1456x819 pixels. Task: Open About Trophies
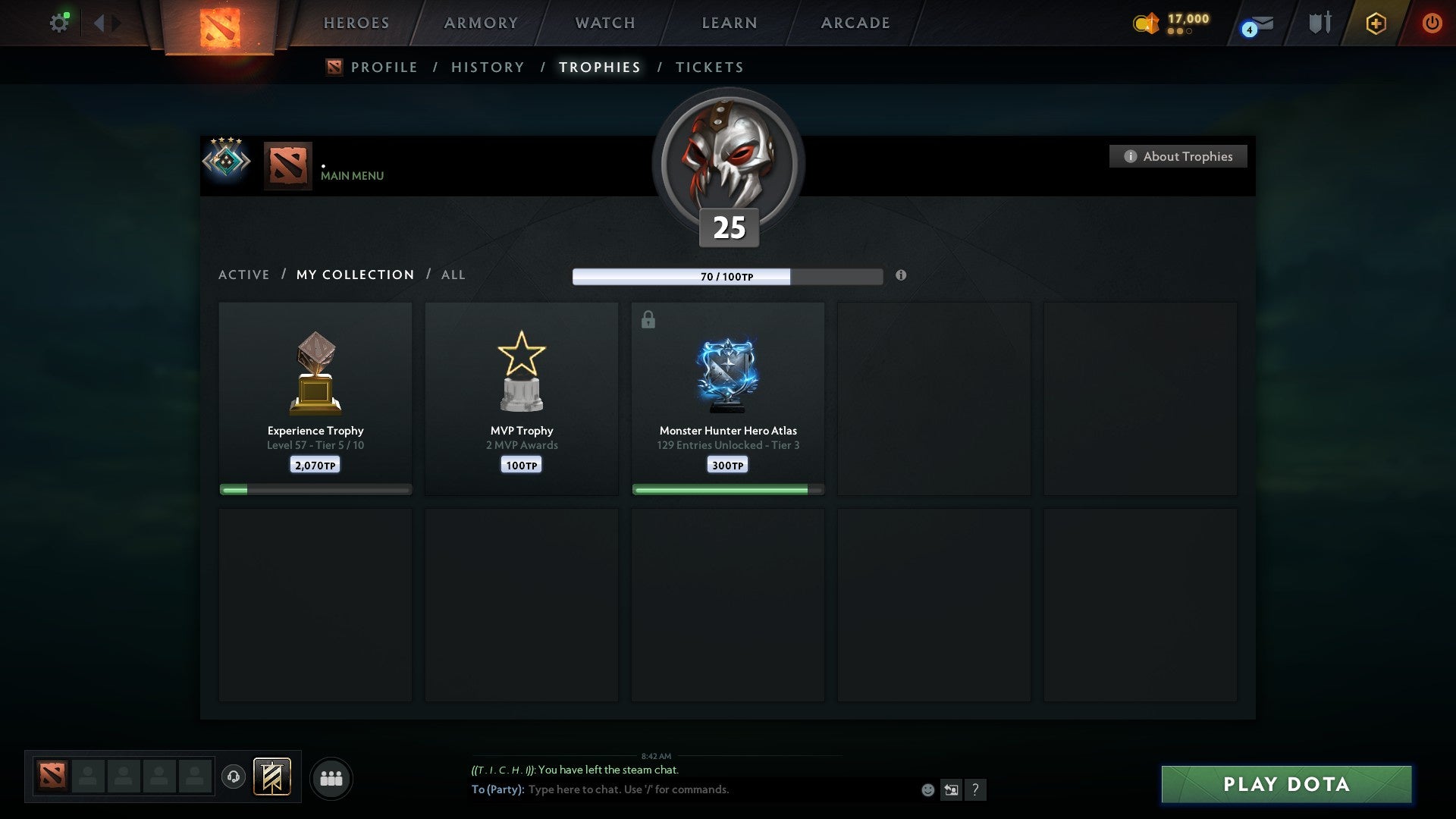(x=1178, y=156)
